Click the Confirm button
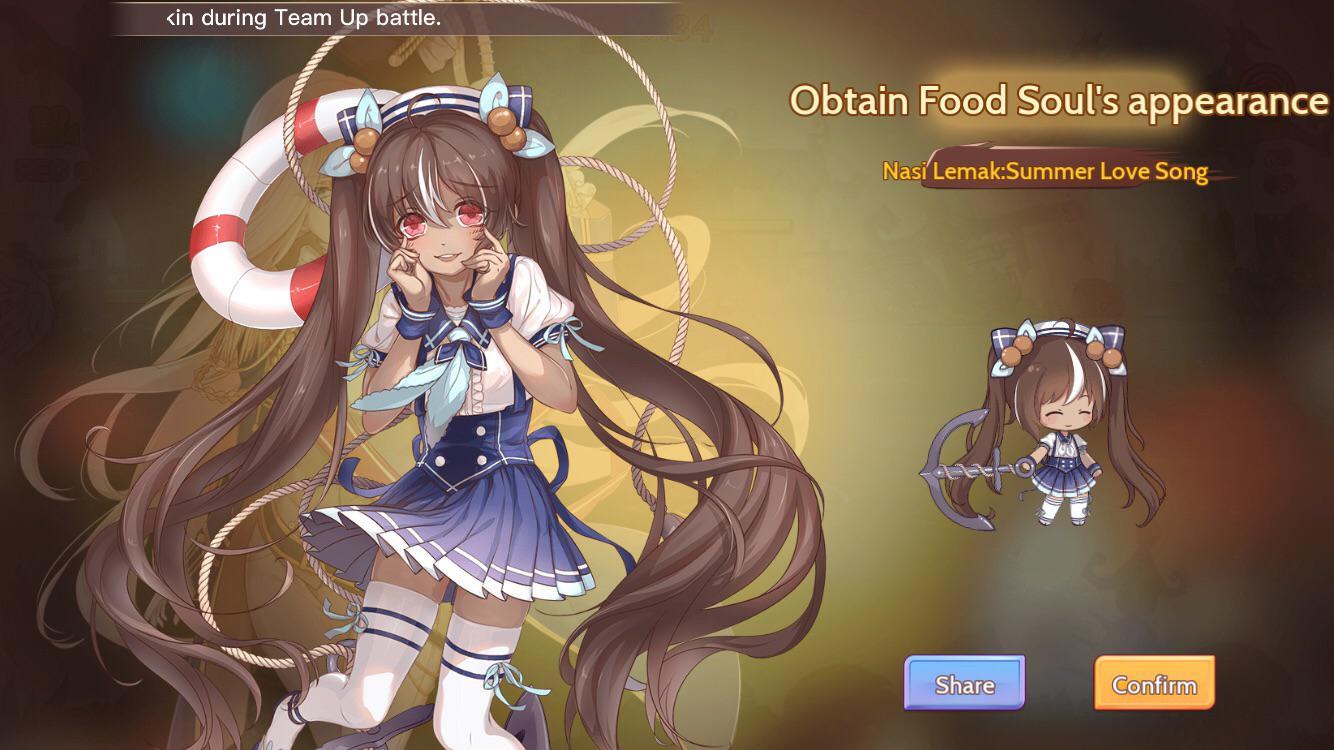 tap(1154, 684)
